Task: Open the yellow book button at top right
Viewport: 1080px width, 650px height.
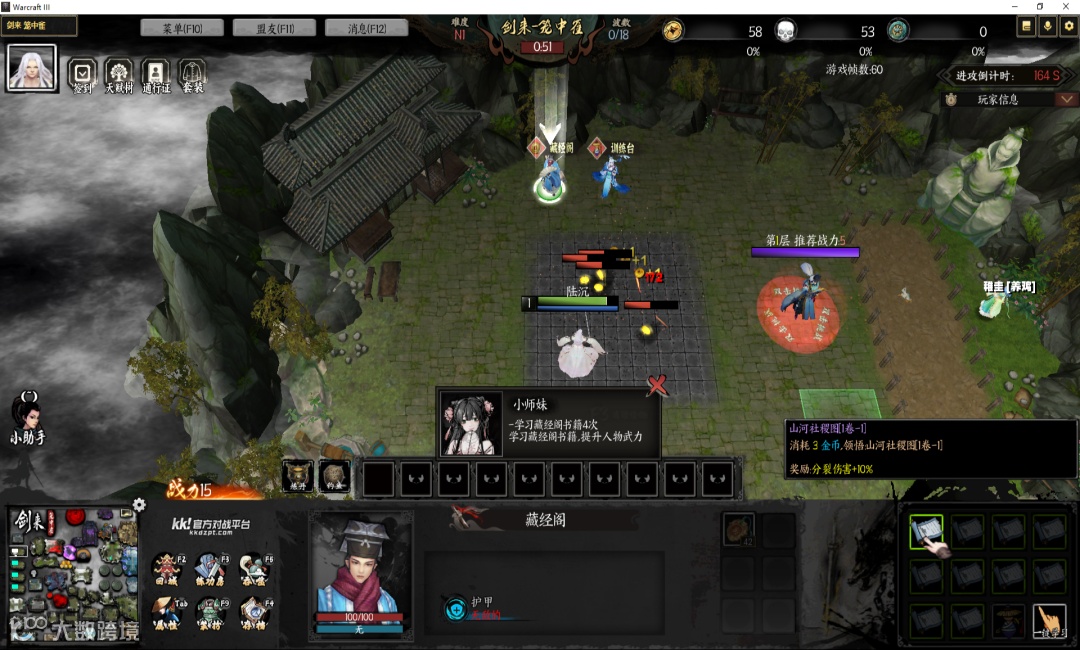Action: coord(1026,27)
